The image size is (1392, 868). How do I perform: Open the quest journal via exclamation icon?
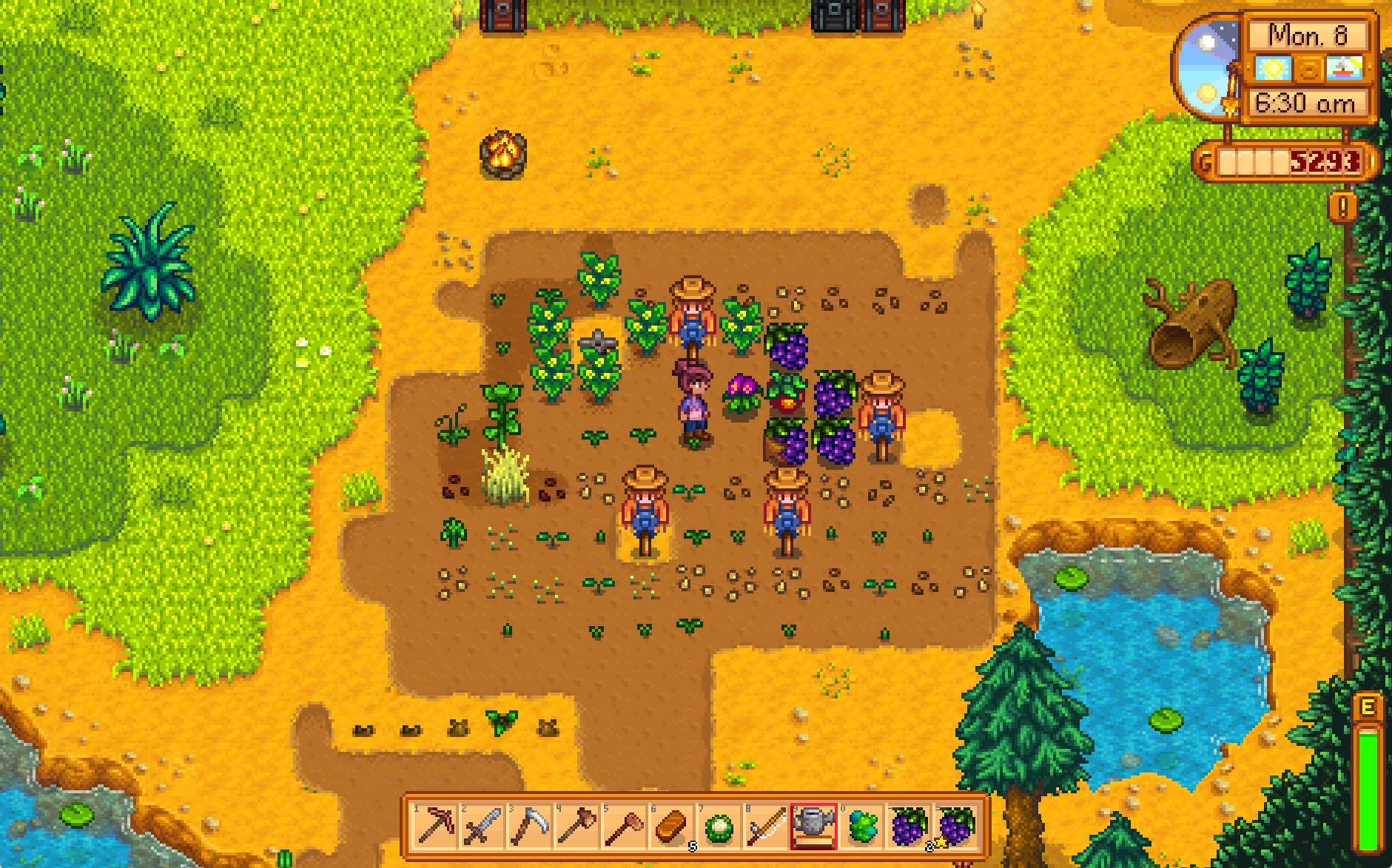1342,206
